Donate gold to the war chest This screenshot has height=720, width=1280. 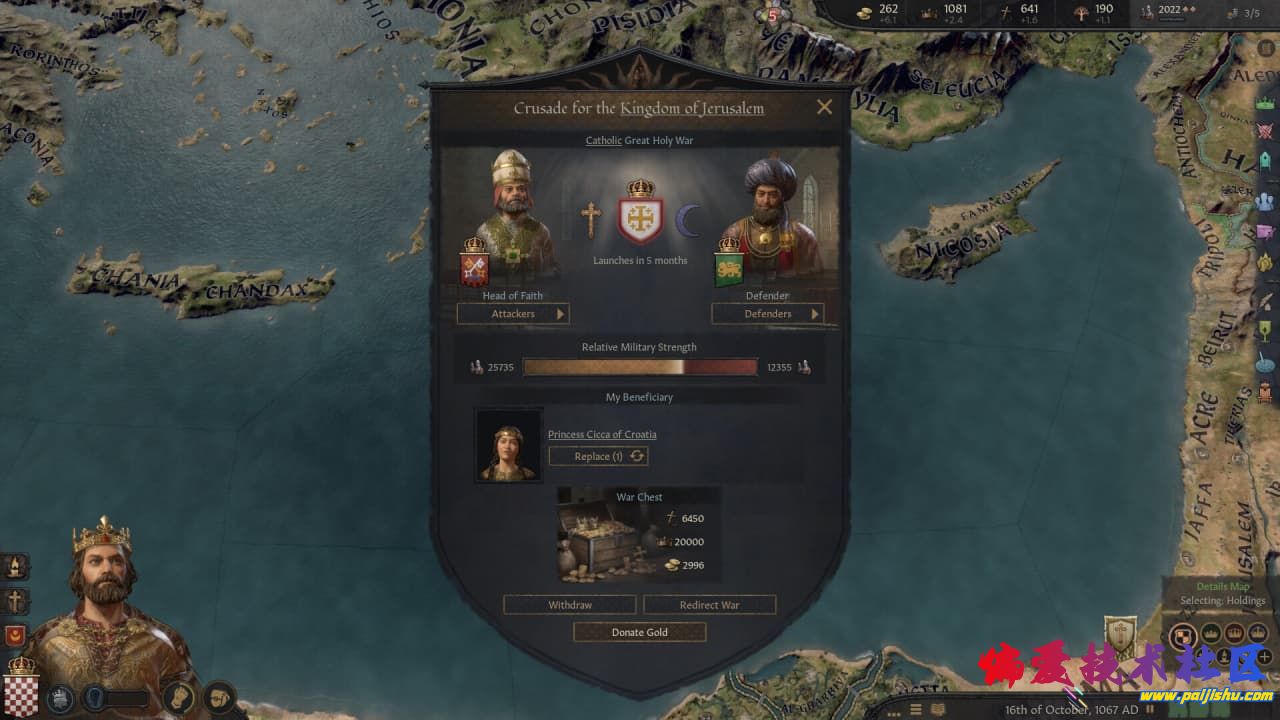pos(639,632)
